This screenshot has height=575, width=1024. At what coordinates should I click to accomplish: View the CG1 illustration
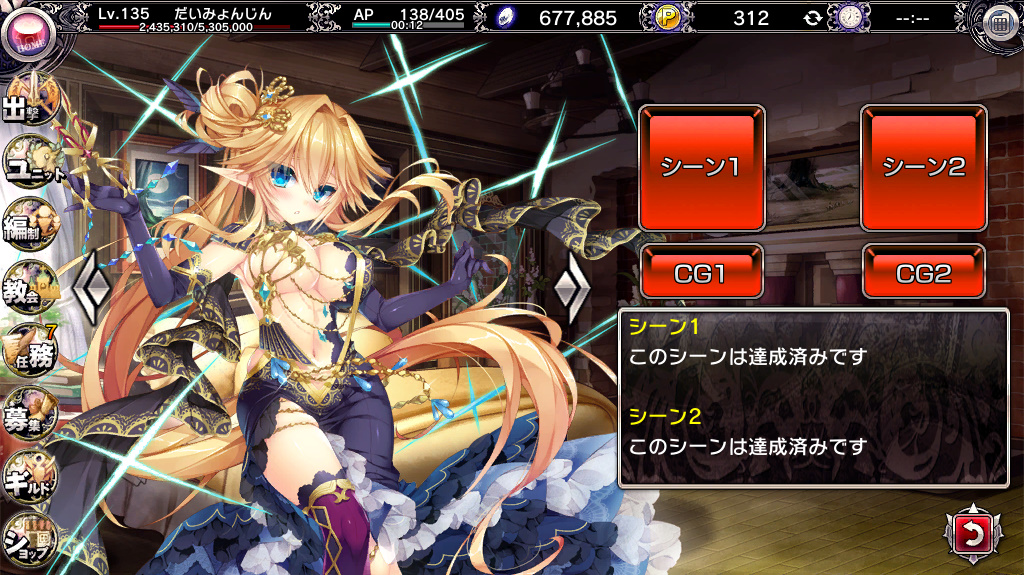click(702, 272)
